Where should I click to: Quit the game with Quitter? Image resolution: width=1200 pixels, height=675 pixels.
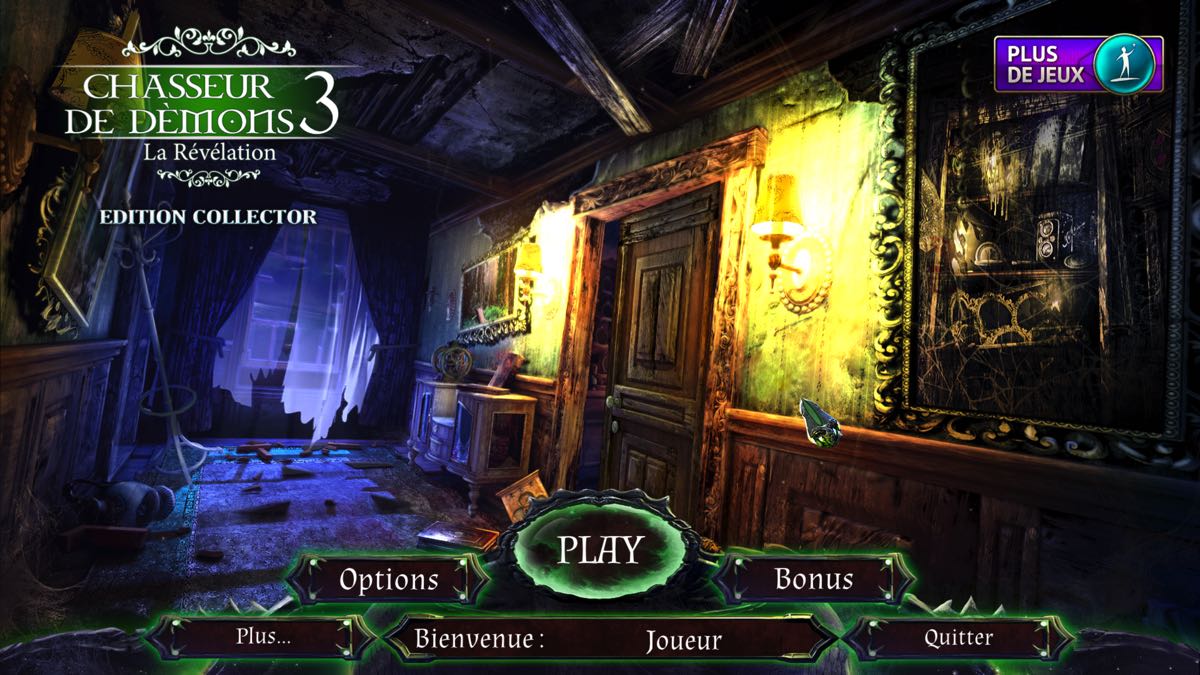click(958, 637)
